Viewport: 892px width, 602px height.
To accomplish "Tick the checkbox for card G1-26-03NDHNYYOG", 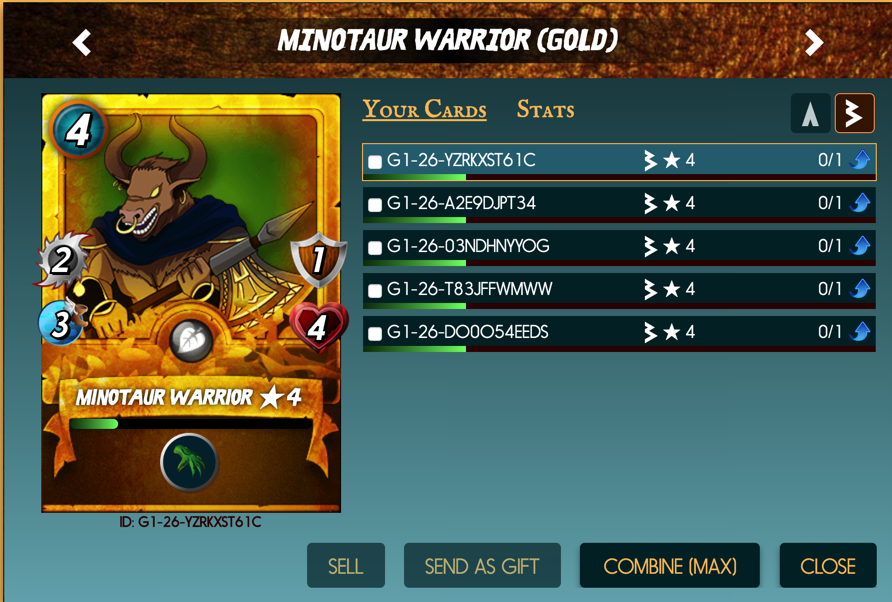I will coord(375,248).
